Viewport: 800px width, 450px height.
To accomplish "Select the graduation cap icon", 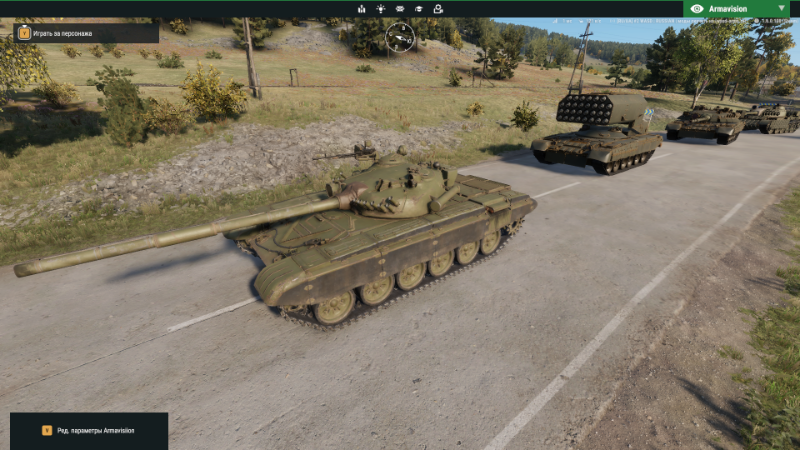I will [418, 9].
